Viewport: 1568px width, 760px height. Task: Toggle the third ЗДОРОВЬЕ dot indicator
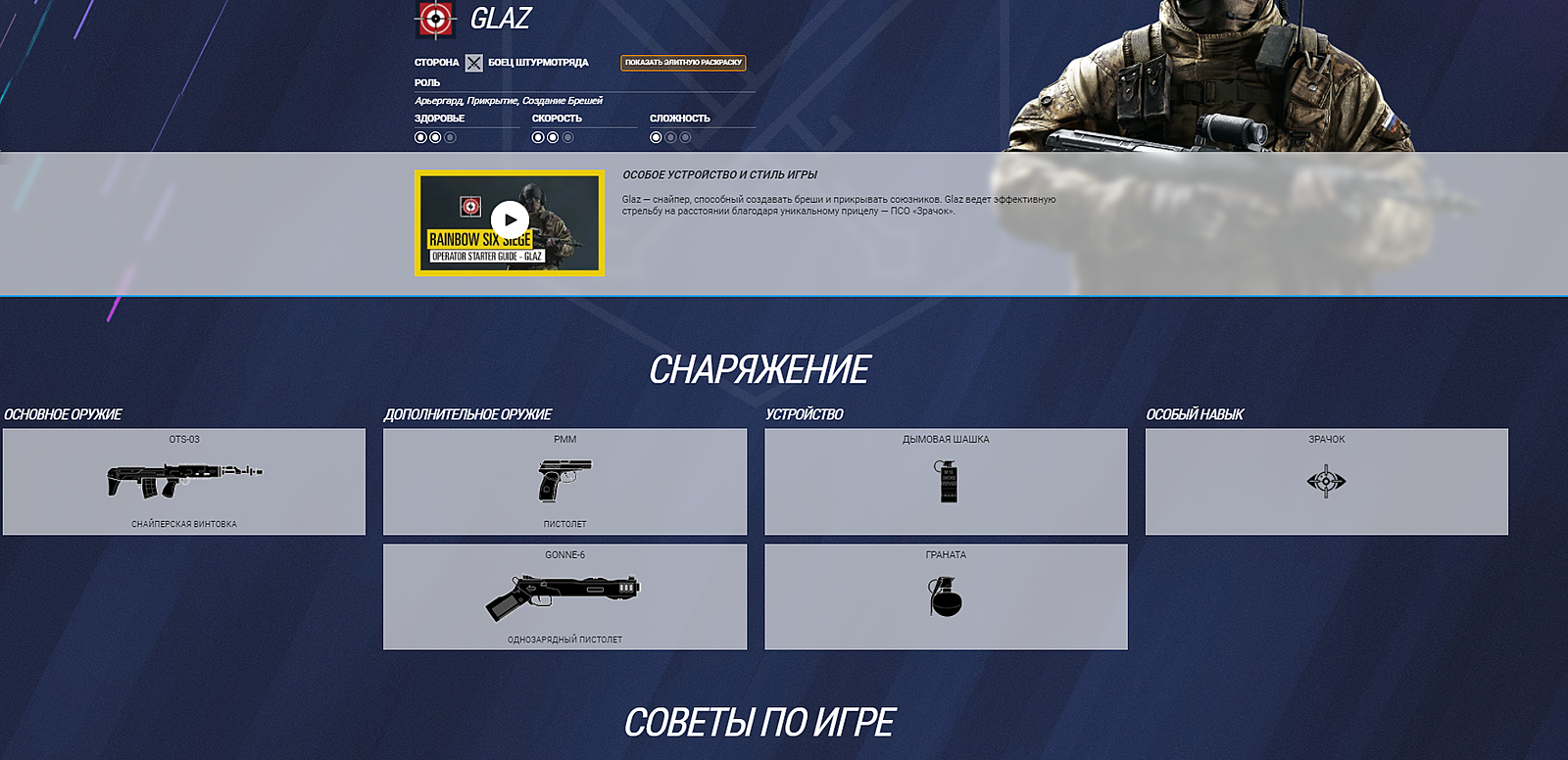pyautogui.click(x=448, y=140)
